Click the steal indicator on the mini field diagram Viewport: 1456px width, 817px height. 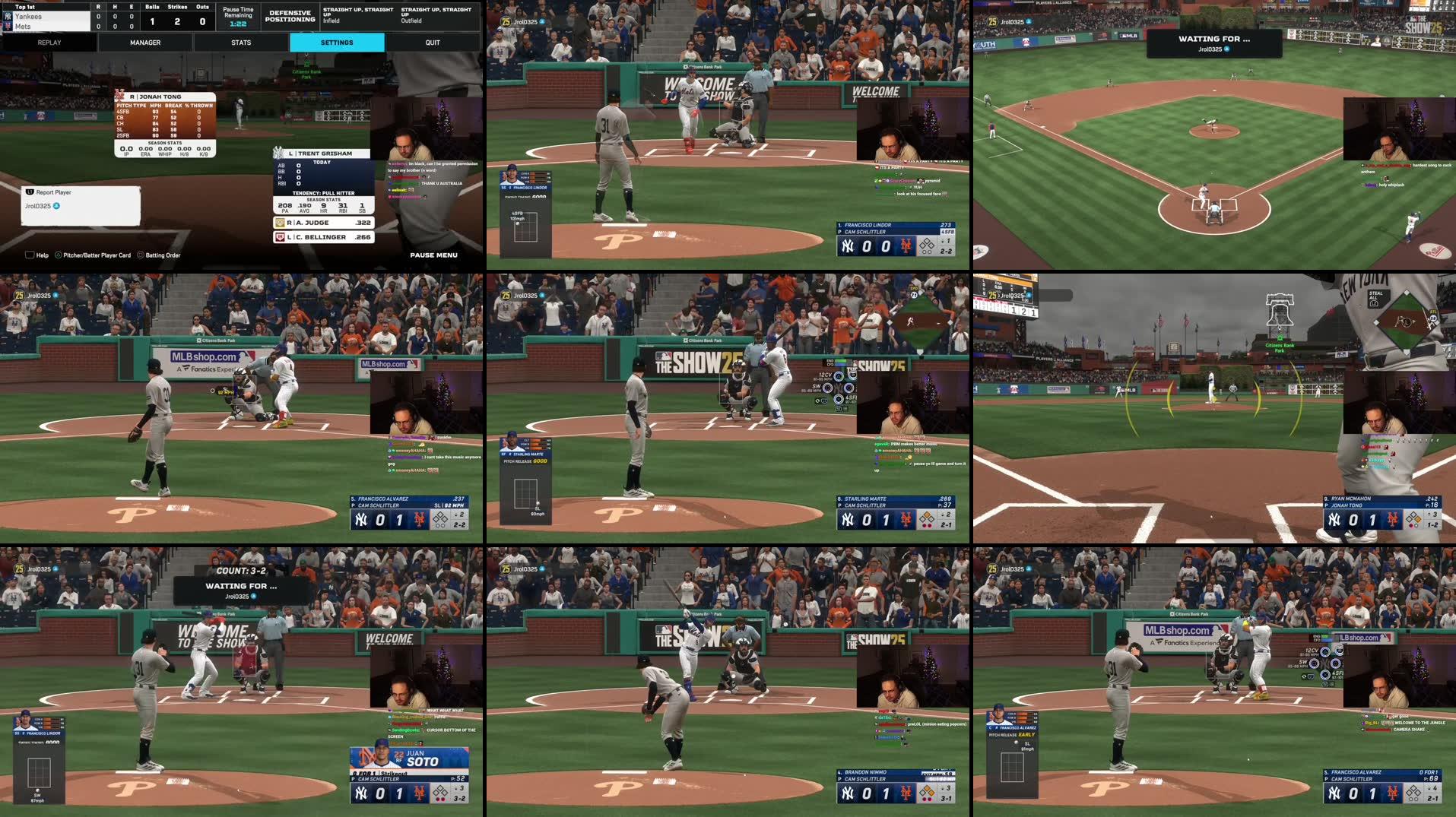click(1433, 312)
